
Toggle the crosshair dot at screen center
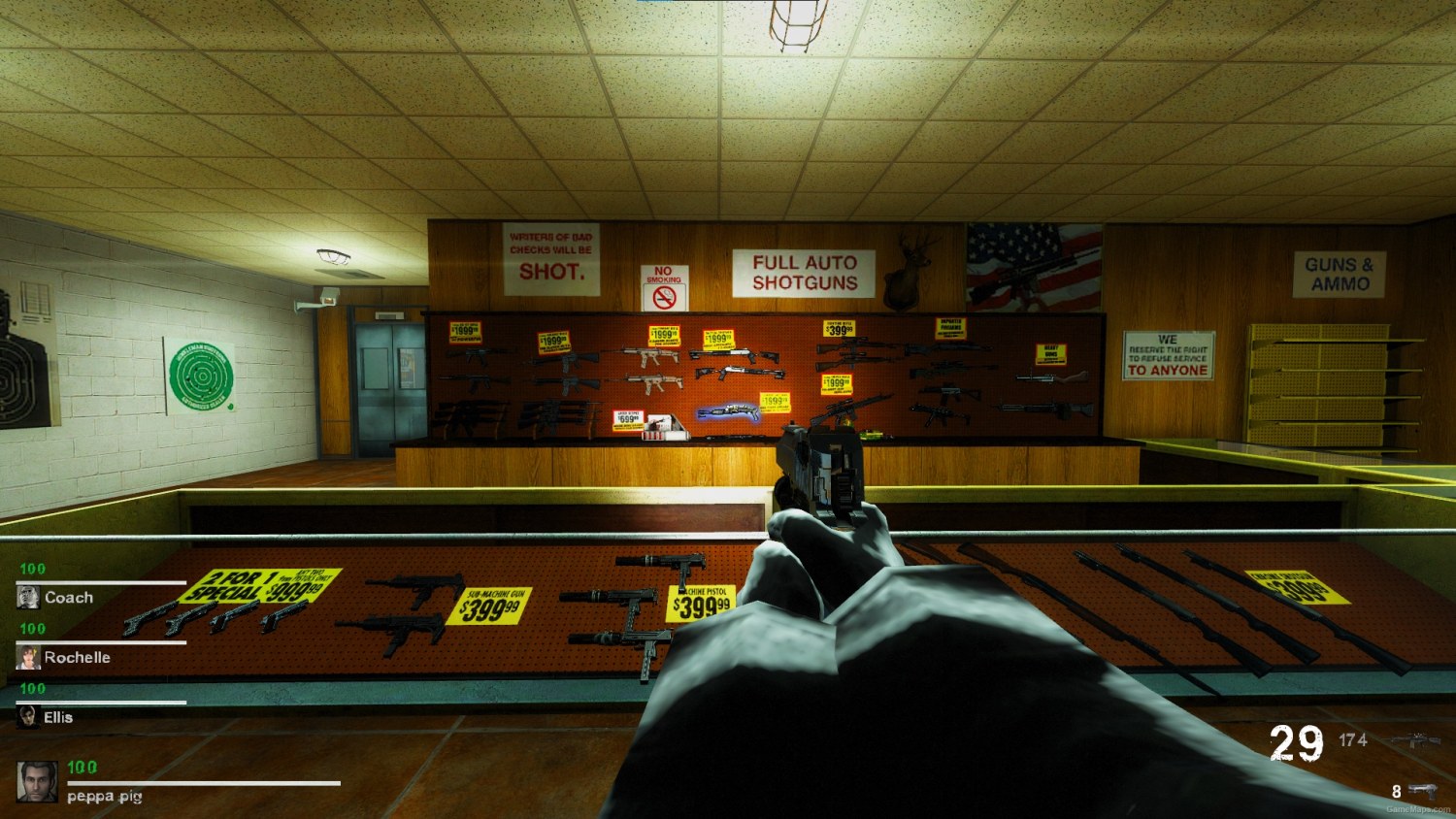[728, 409]
